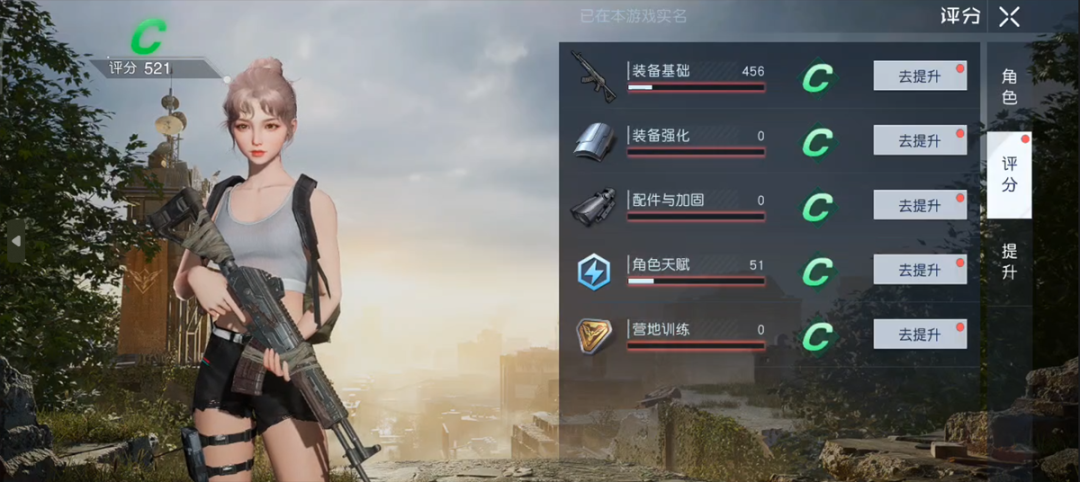Select the rifle 装备基础 icon

(593, 76)
